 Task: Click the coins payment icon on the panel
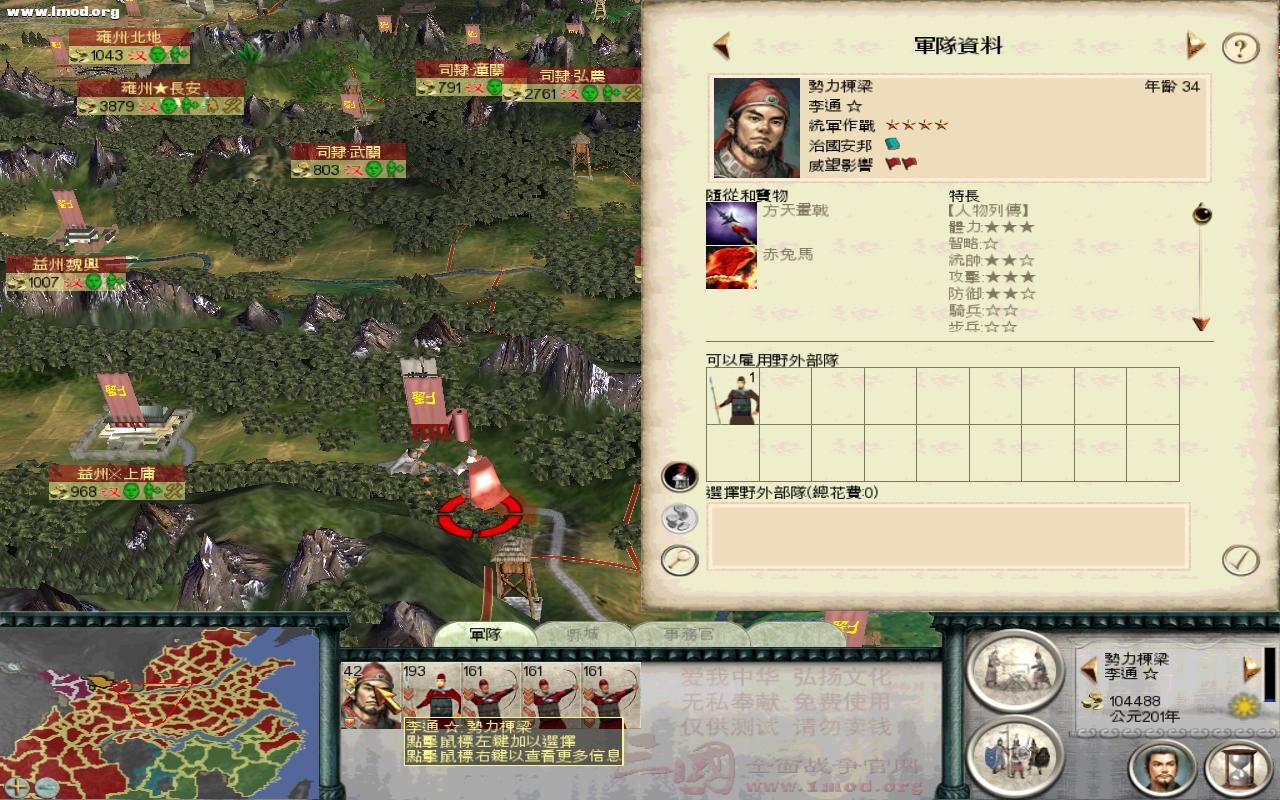click(x=680, y=519)
